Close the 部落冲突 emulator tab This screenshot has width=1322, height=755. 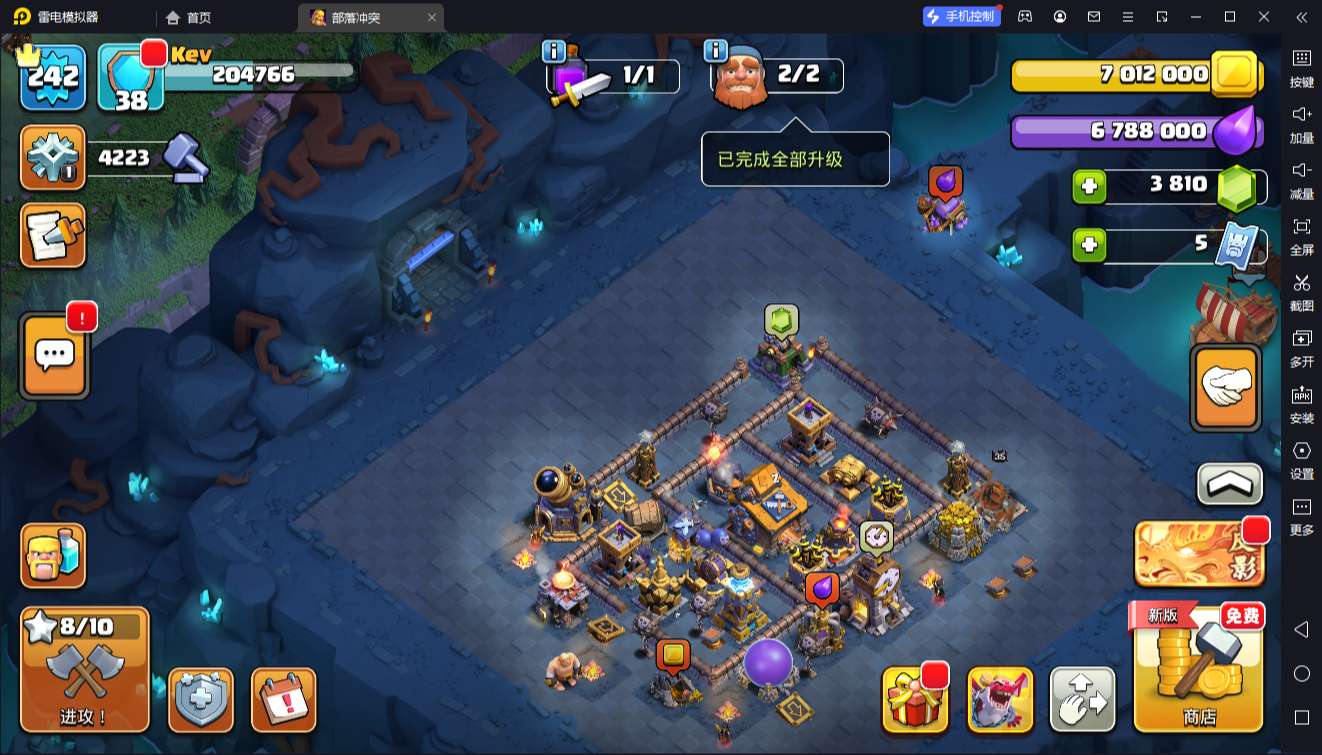coord(432,17)
